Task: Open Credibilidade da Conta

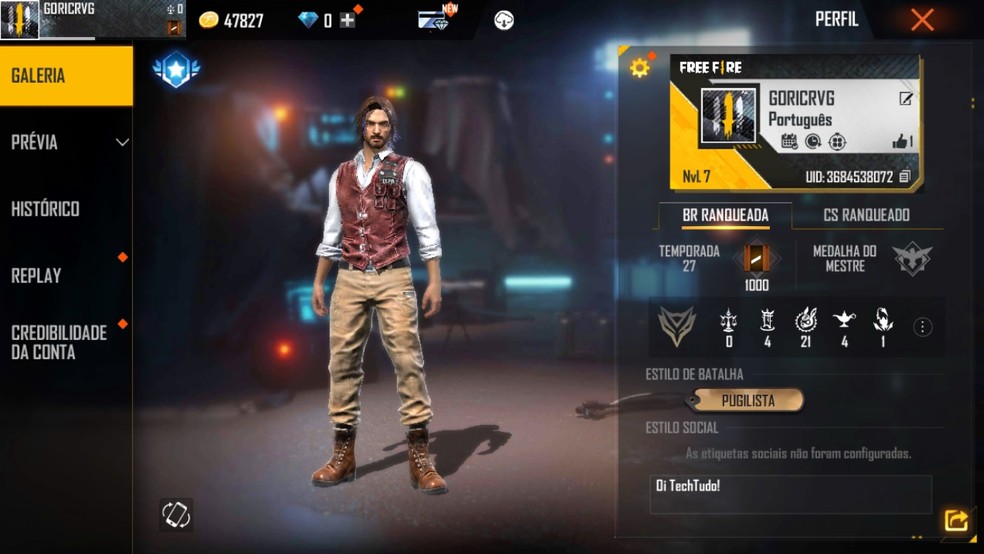Action: point(66,342)
